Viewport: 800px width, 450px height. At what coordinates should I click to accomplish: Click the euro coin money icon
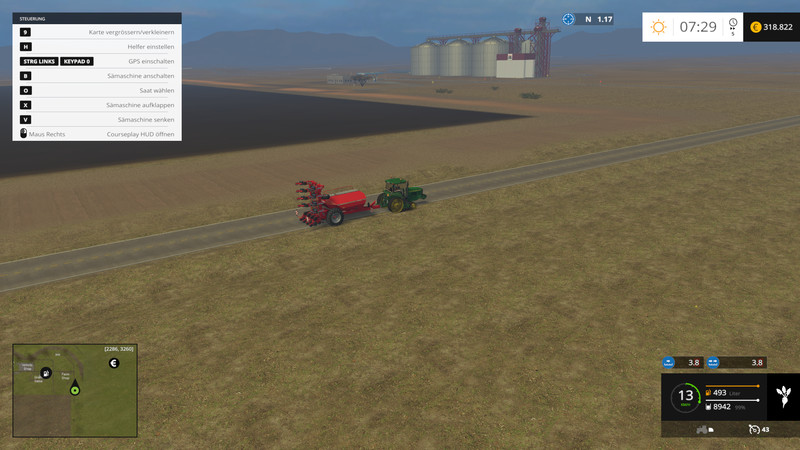pyautogui.click(x=756, y=27)
